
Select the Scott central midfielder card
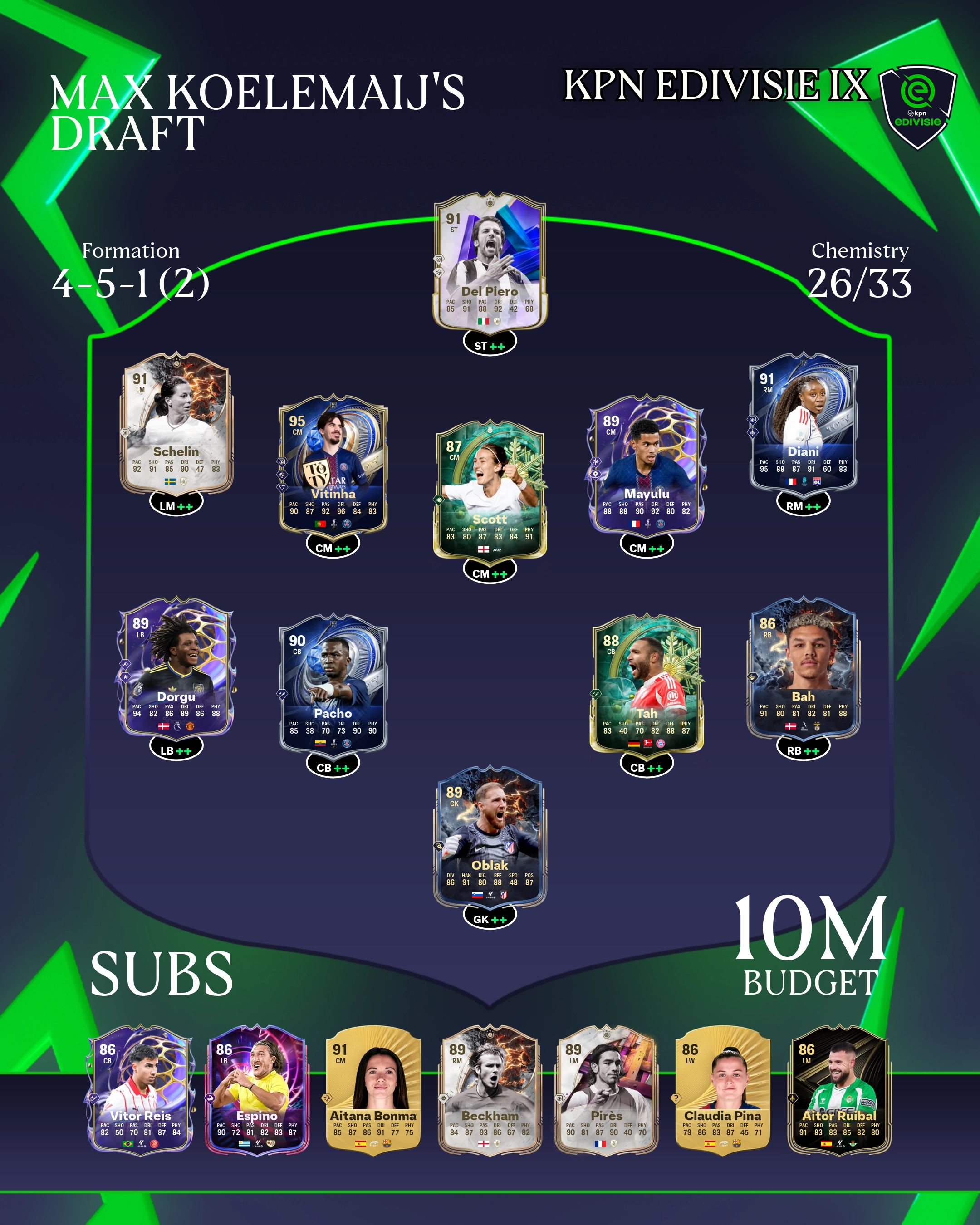pyautogui.click(x=490, y=489)
